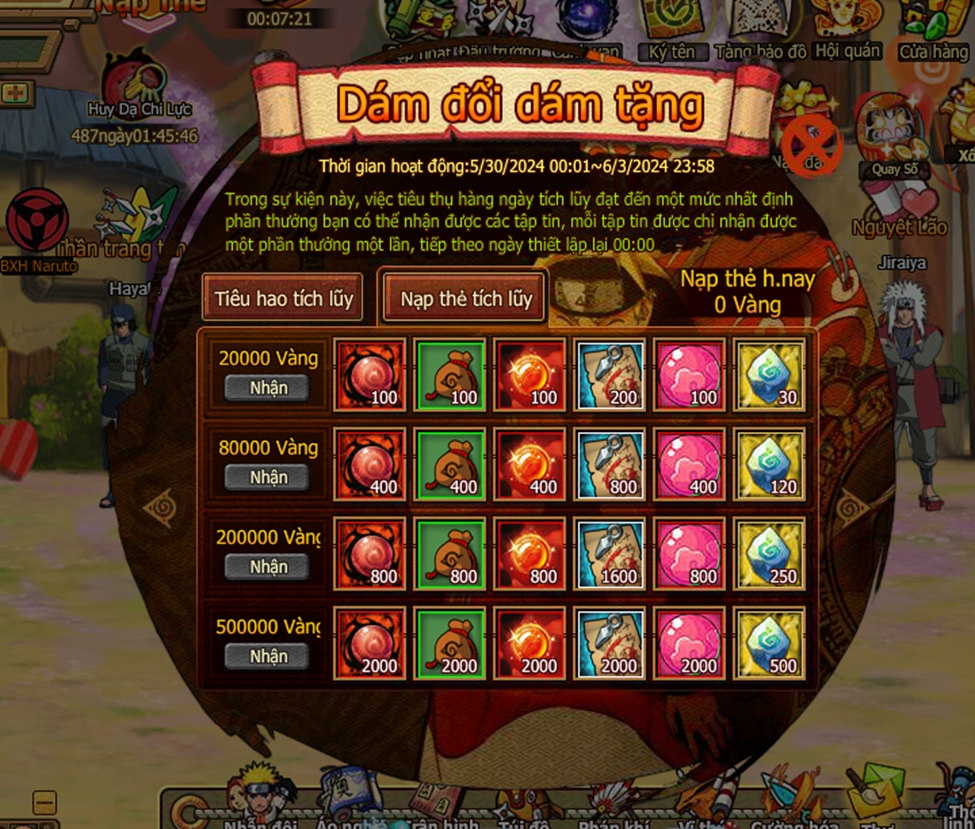The width and height of the screenshot is (975, 829).
Task: Select the Nạp thẻ tích lũy tab
Action: tap(466, 299)
